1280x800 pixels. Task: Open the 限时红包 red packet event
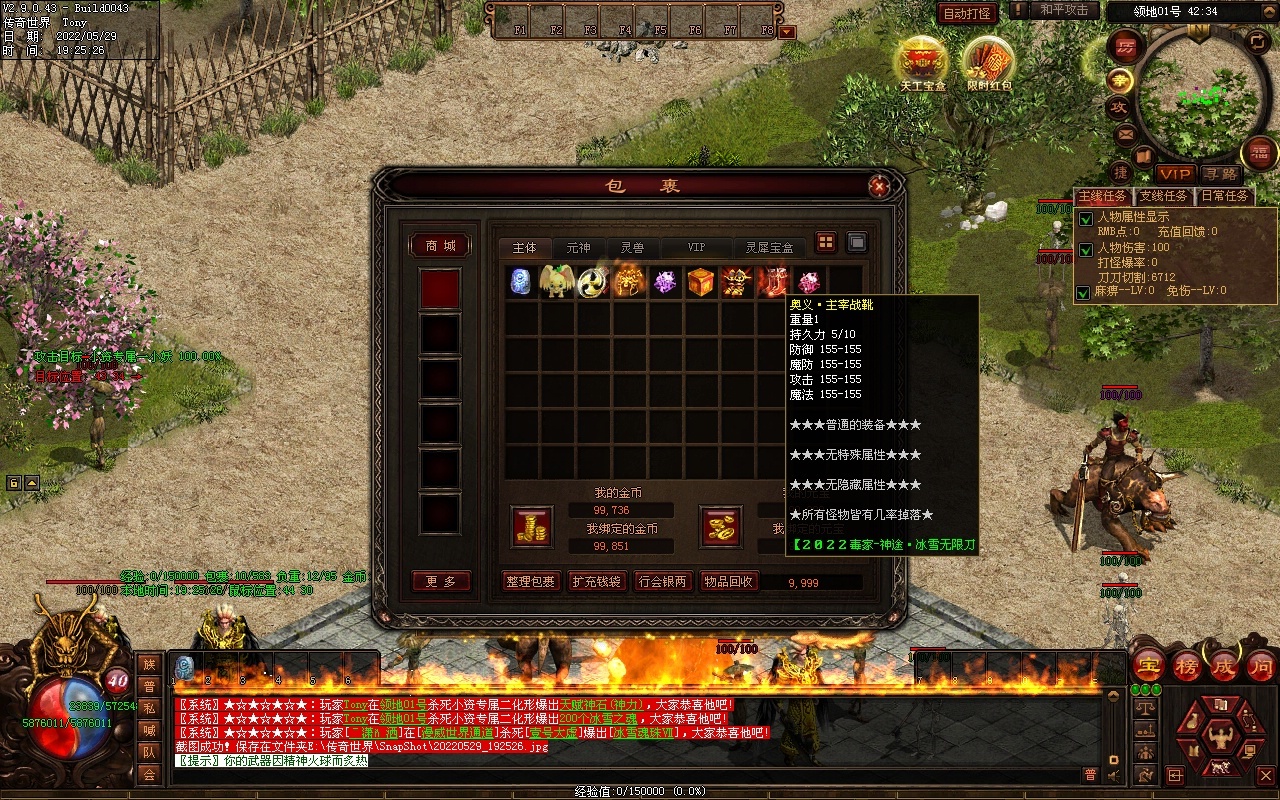[989, 62]
